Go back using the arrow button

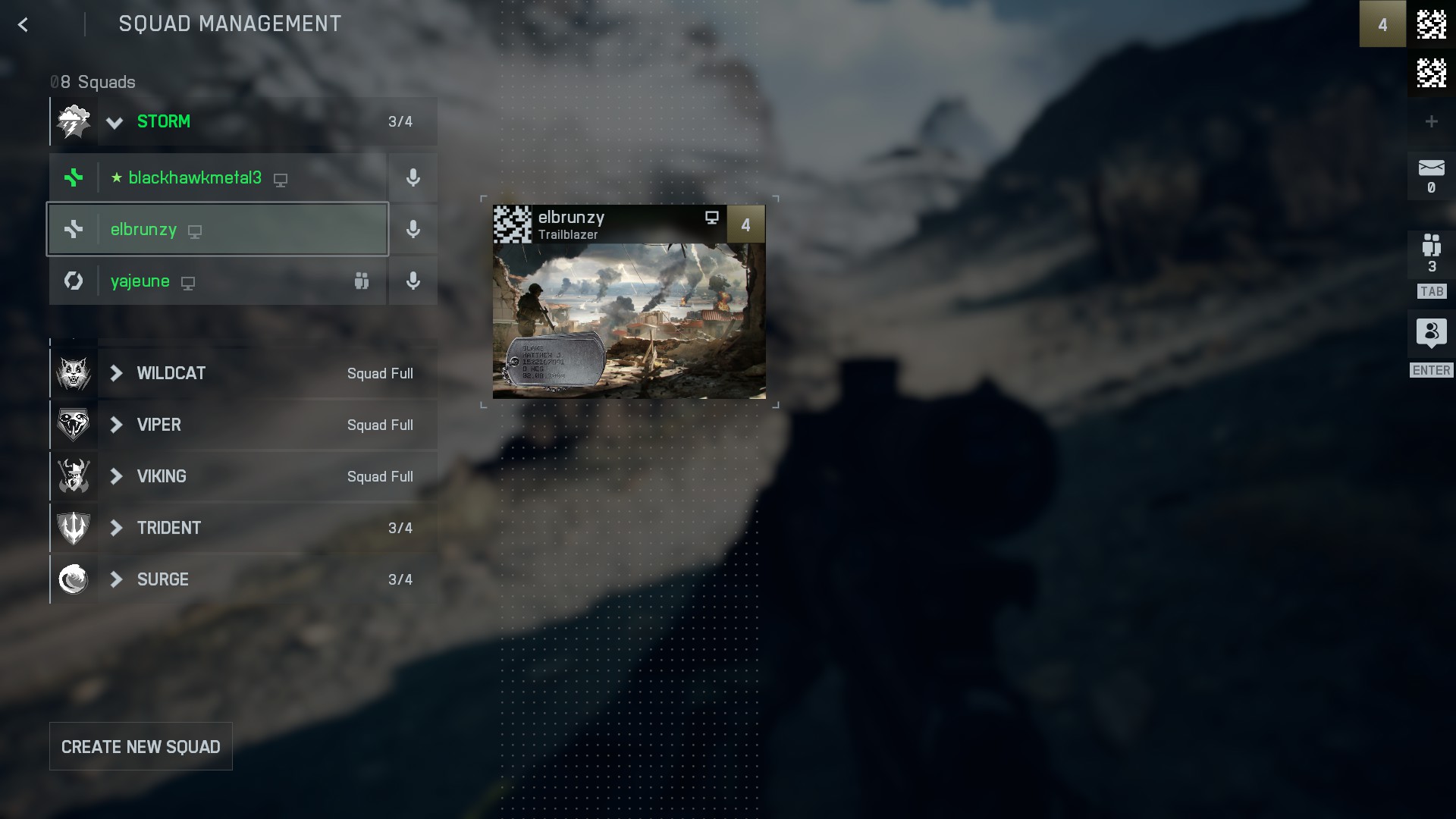(23, 25)
